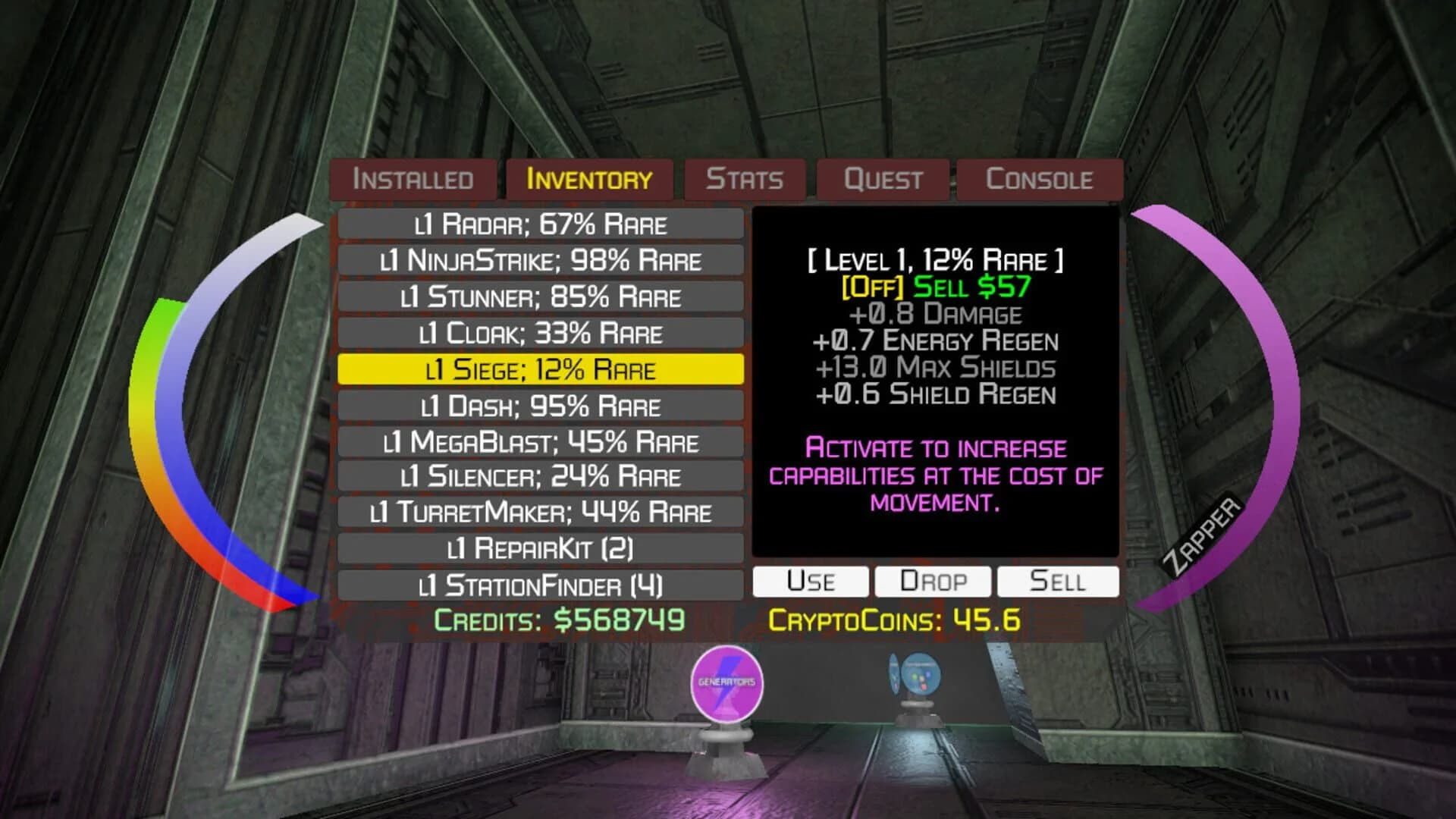
Task: Open the Stats tab
Action: point(745,180)
